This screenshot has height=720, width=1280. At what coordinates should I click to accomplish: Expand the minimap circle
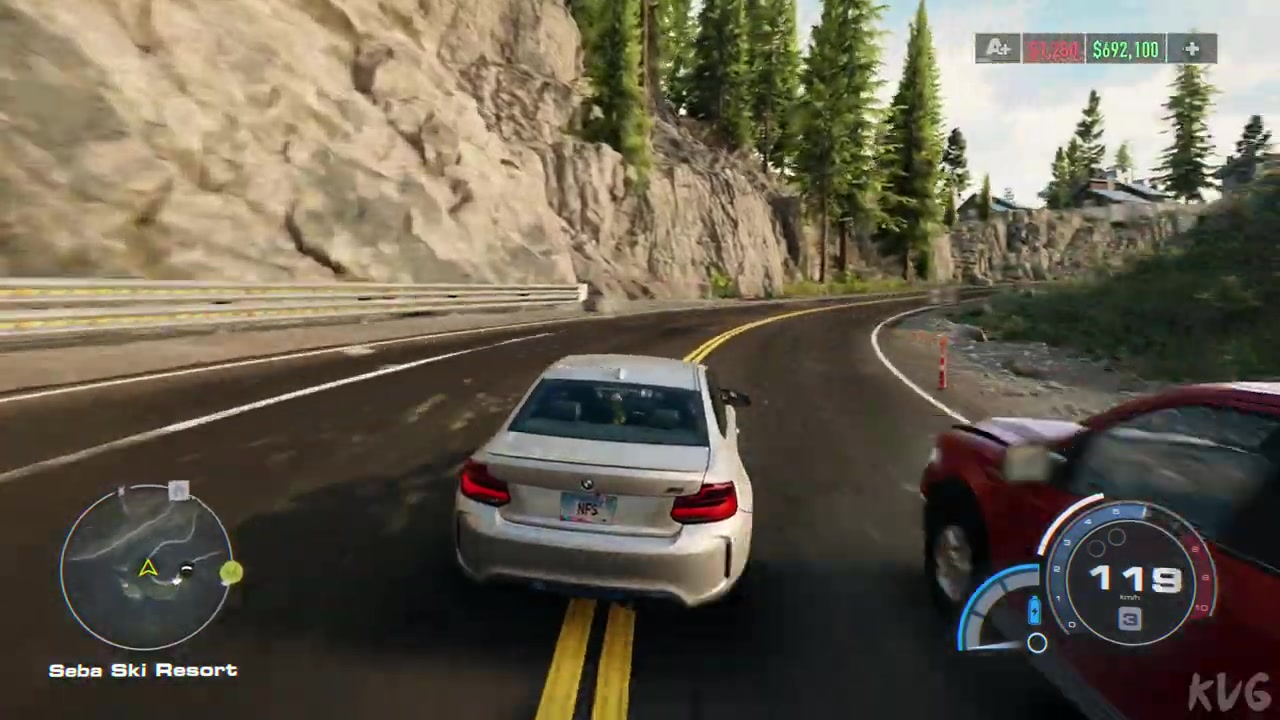[x=145, y=570]
